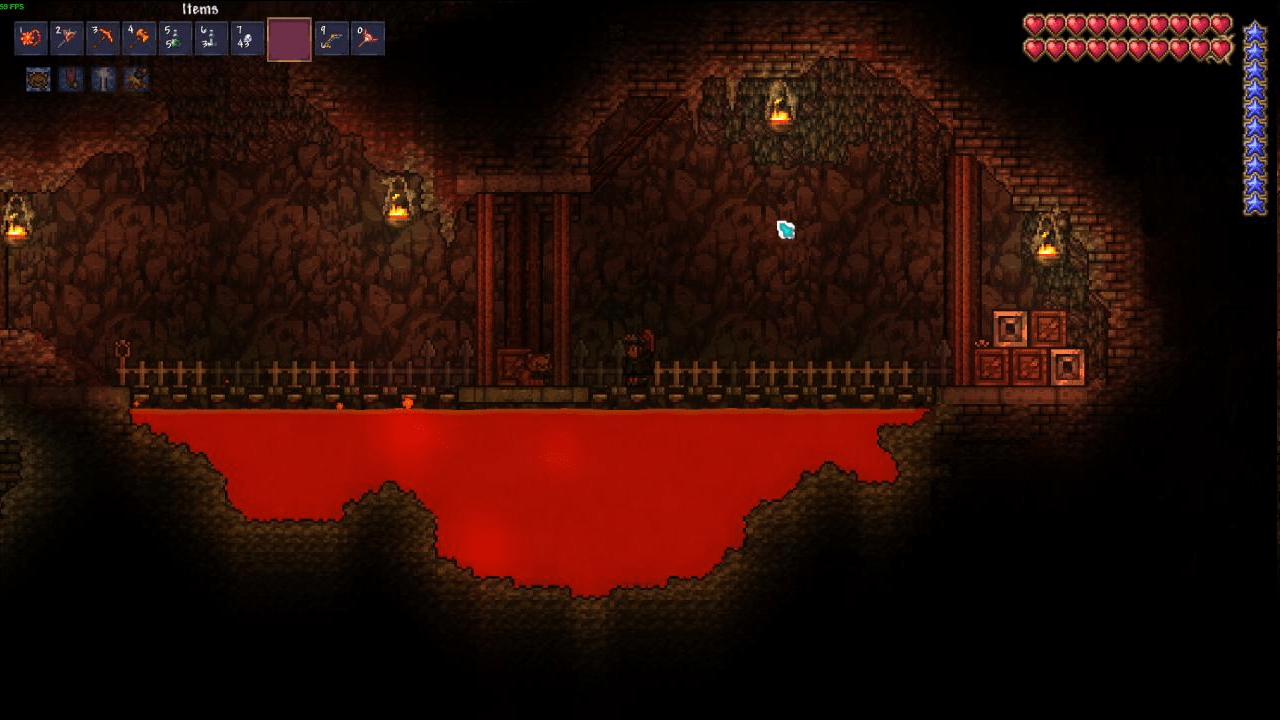Image resolution: width=1280 pixels, height=720 pixels.
Task: Select the throwing item stack in hotbar slot 7
Action: point(249,39)
